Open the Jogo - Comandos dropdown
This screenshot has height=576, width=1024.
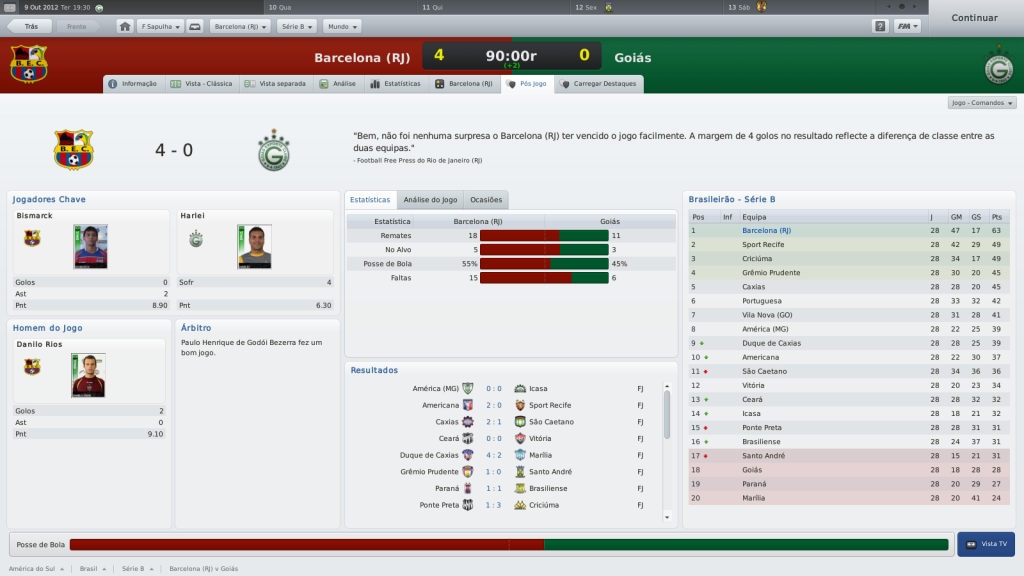pyautogui.click(x=982, y=103)
